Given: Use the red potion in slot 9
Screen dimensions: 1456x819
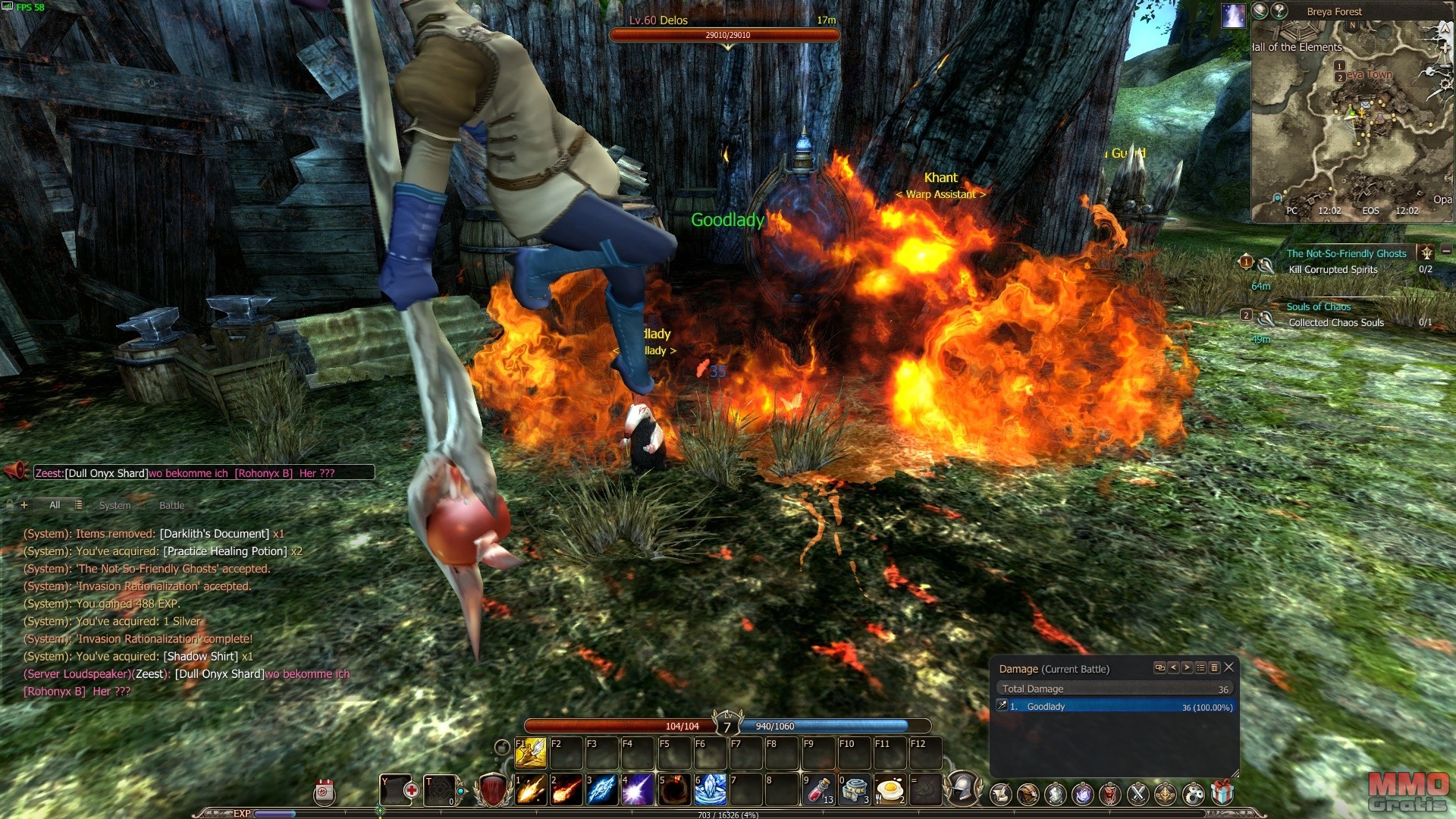Looking at the screenshot, I should (819, 790).
